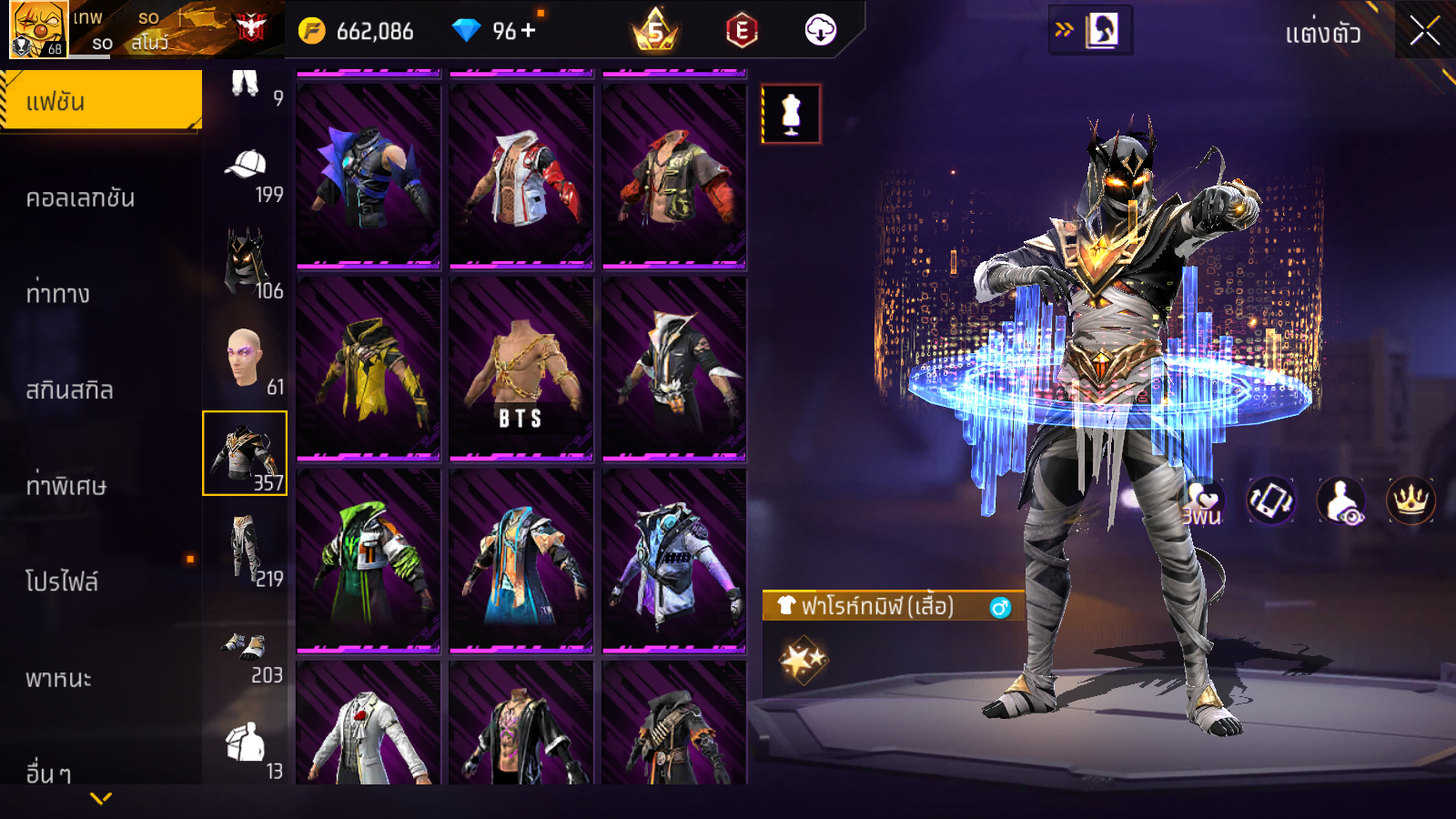Image resolution: width=1456 pixels, height=819 pixels.
Task: Close the wardrobe screen with the X
Action: (x=1424, y=31)
